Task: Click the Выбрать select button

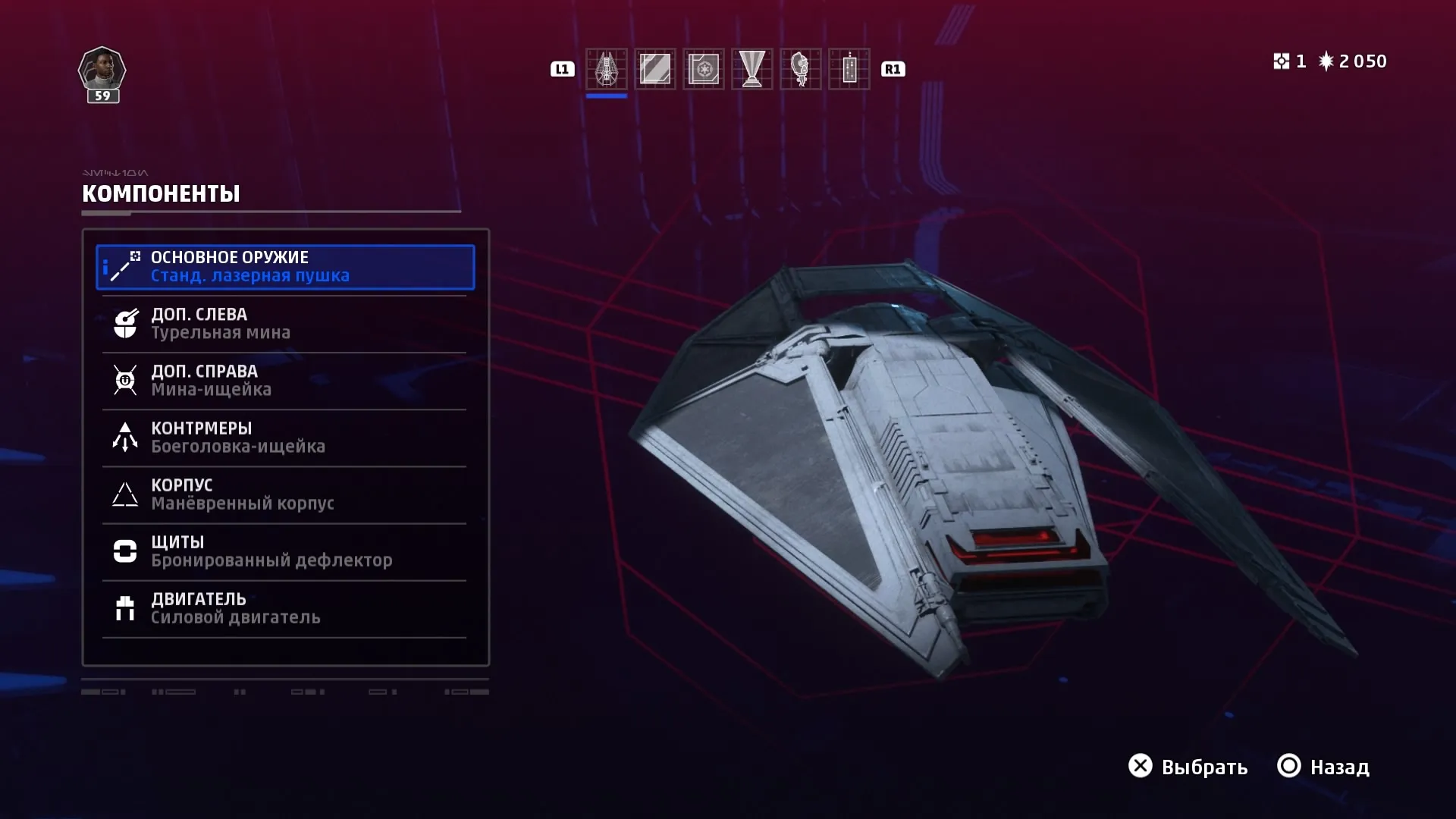Action: (x=1188, y=767)
